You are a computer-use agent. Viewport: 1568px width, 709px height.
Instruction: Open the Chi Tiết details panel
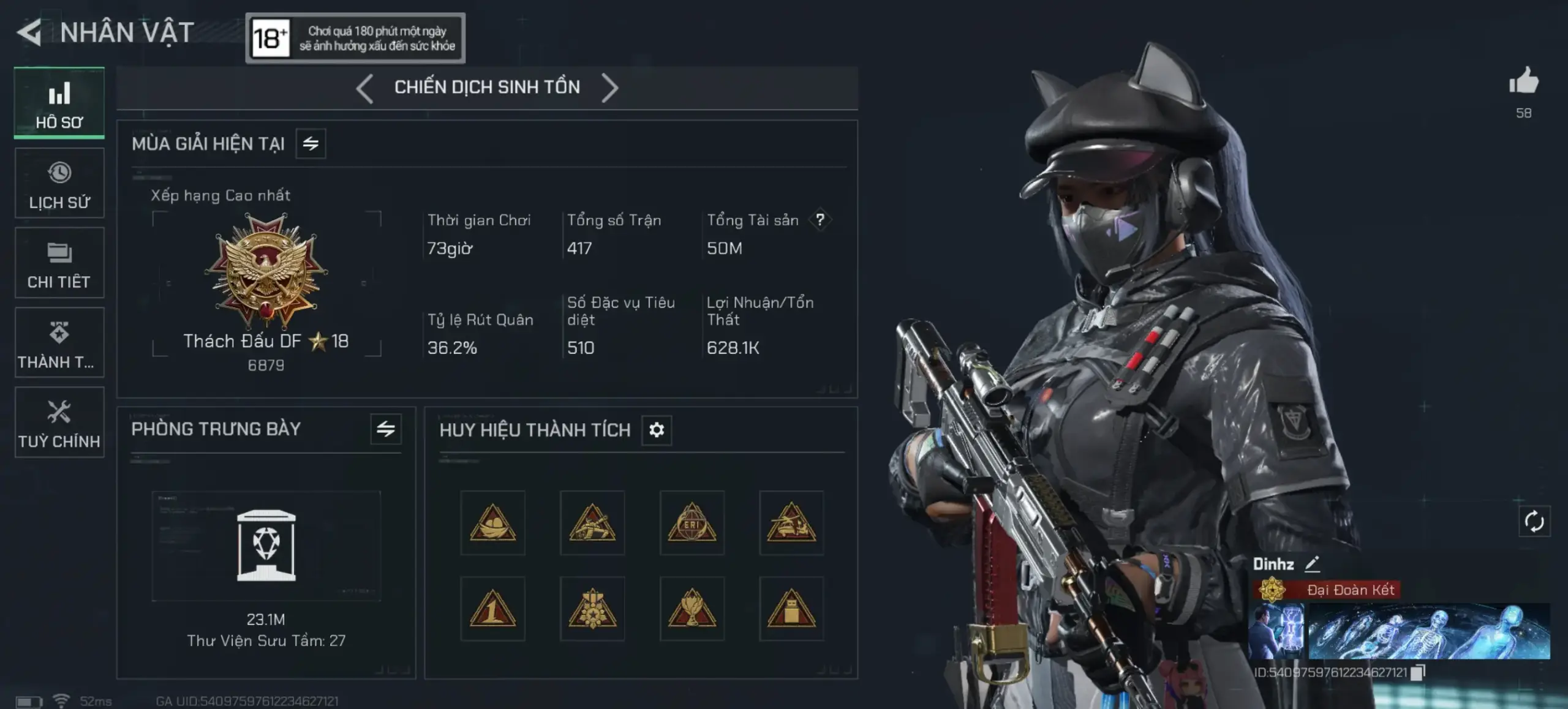[59, 262]
